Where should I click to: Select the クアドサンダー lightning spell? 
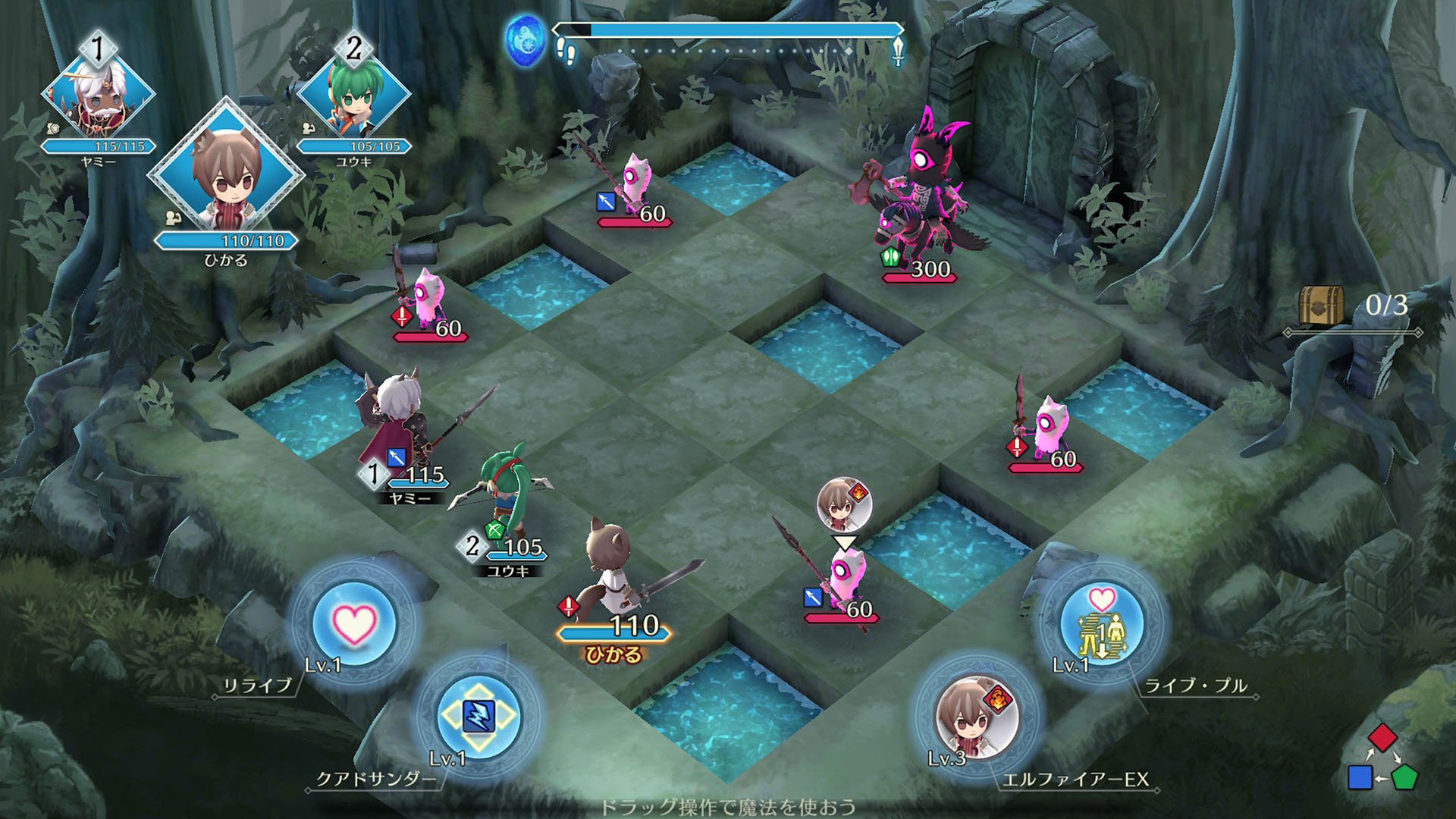click(478, 716)
